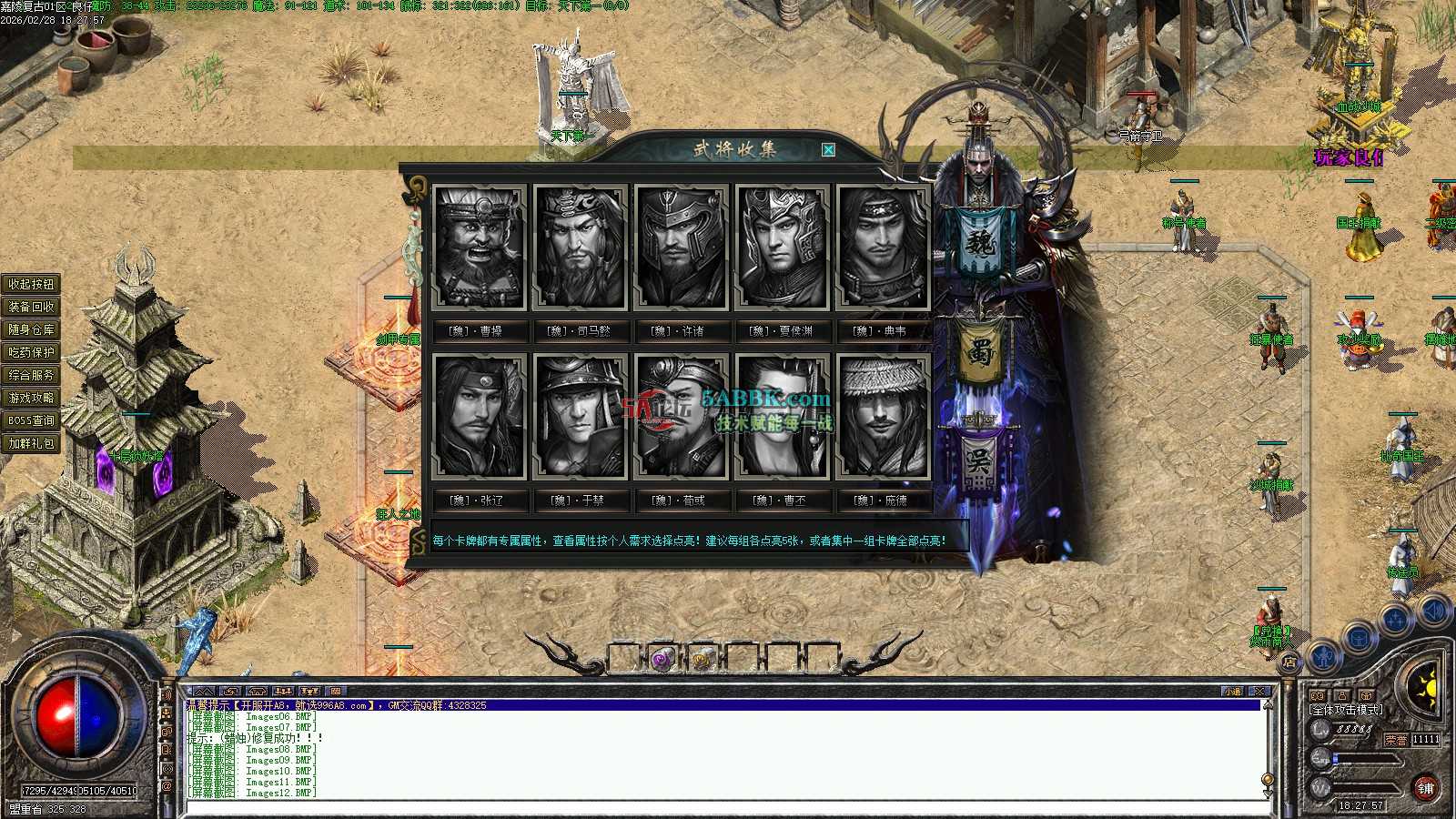
Task: Open 装备回收 equipment recycling
Action: click(32, 307)
